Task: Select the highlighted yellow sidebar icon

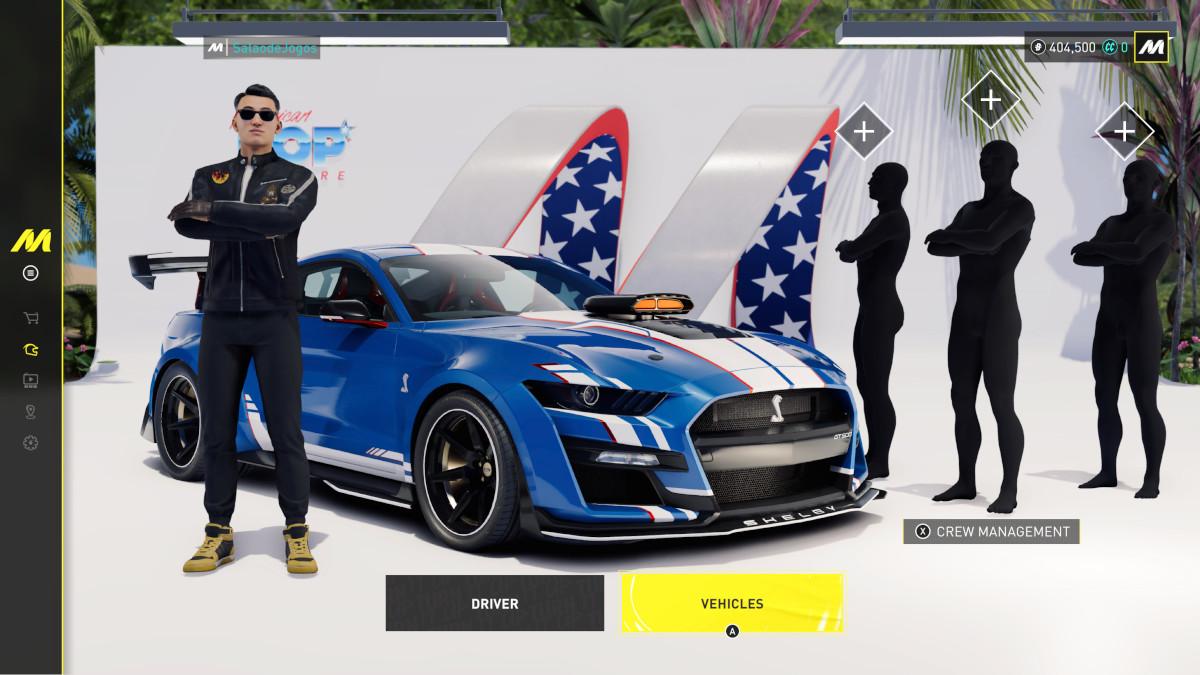Action: tap(31, 350)
